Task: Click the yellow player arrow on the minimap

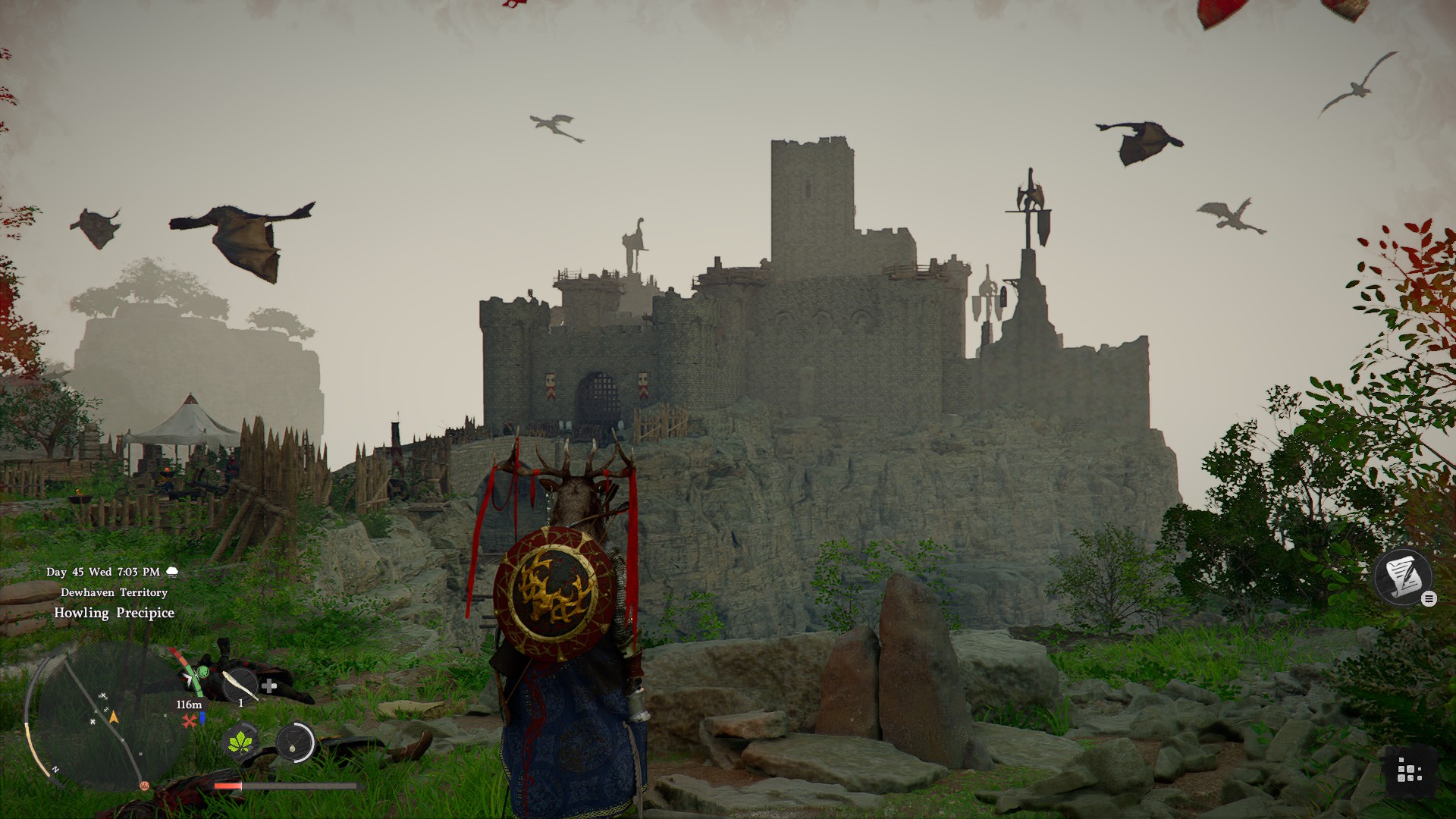Action: 115,717
